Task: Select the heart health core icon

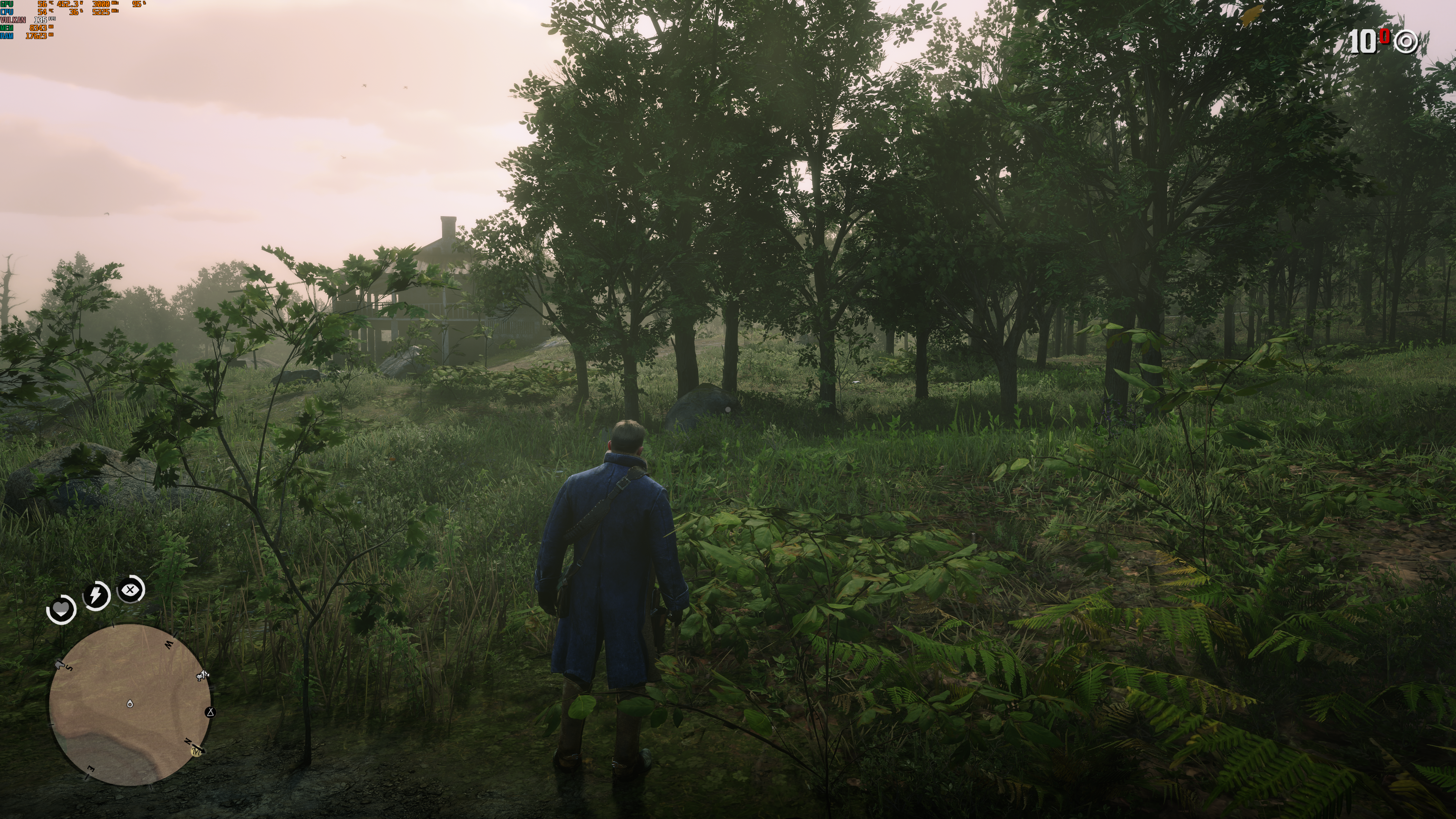Action: pos(61,609)
